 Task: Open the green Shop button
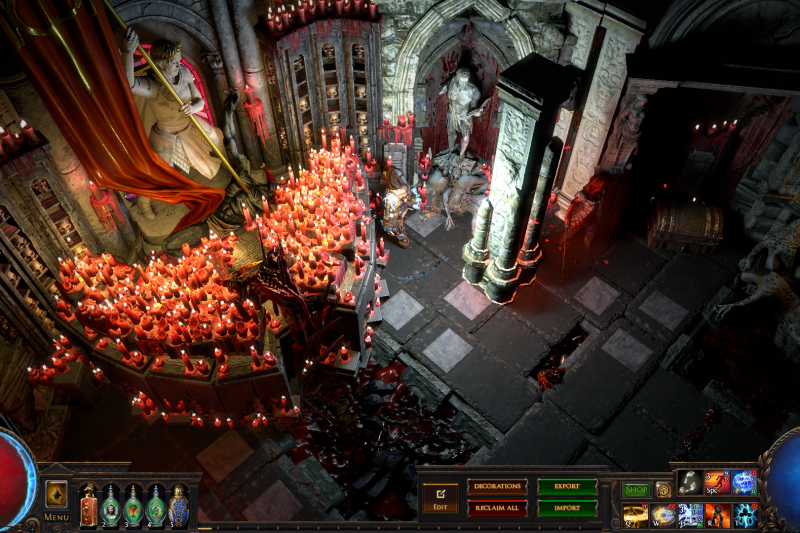pyautogui.click(x=636, y=490)
